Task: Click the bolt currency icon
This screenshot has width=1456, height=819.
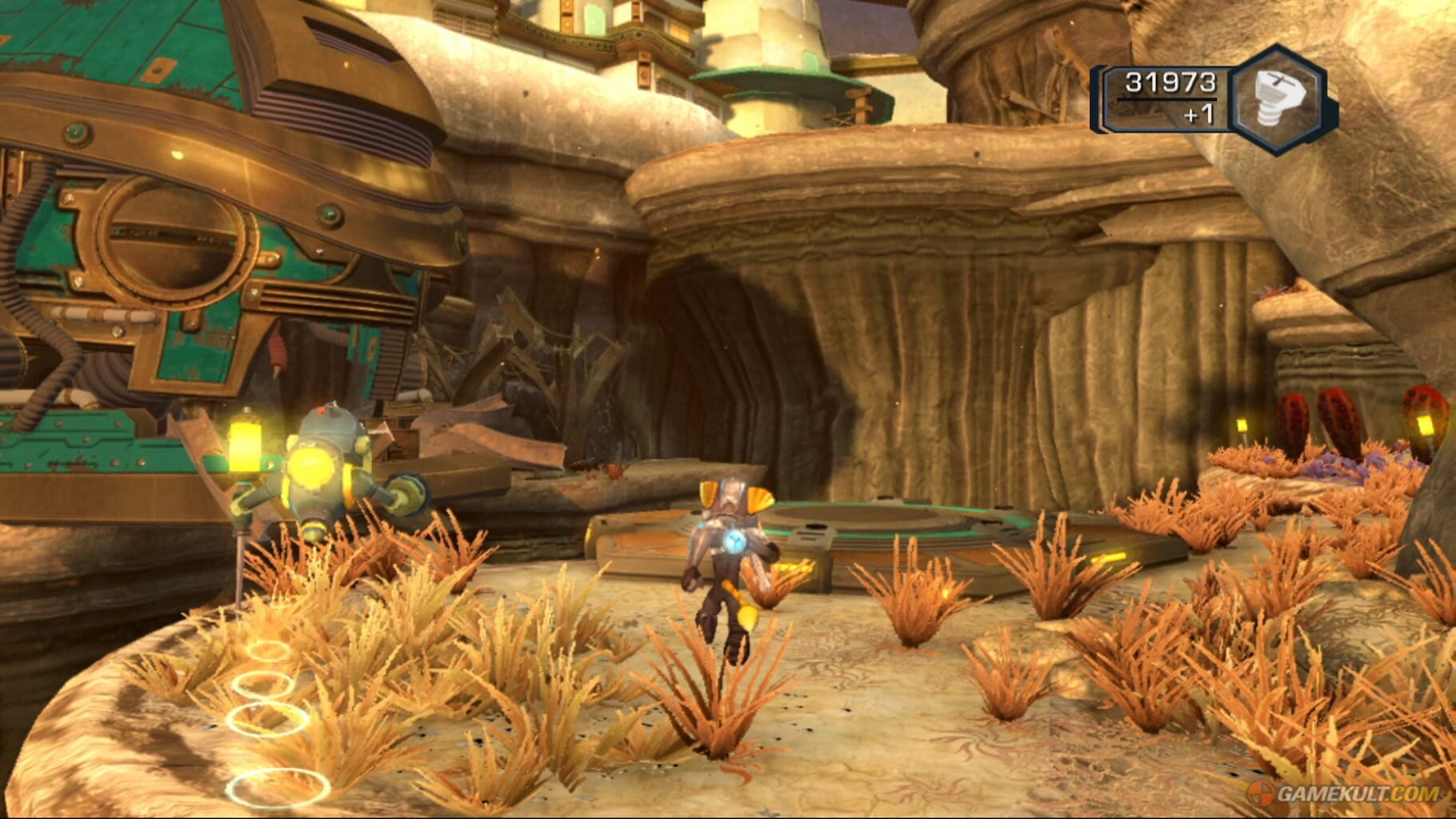Action: click(x=1277, y=99)
